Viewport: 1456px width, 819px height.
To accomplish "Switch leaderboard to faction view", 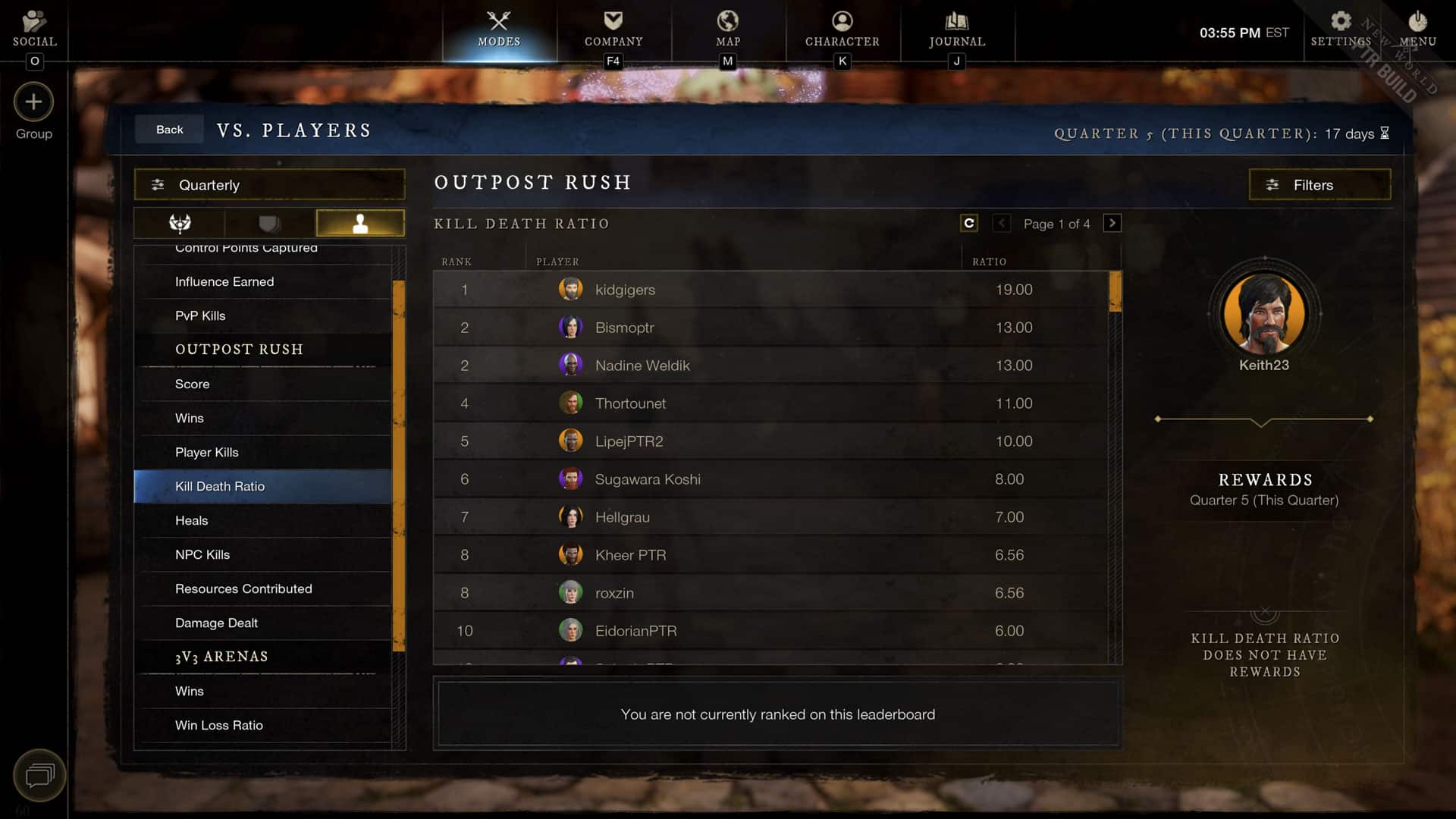I will [x=179, y=223].
